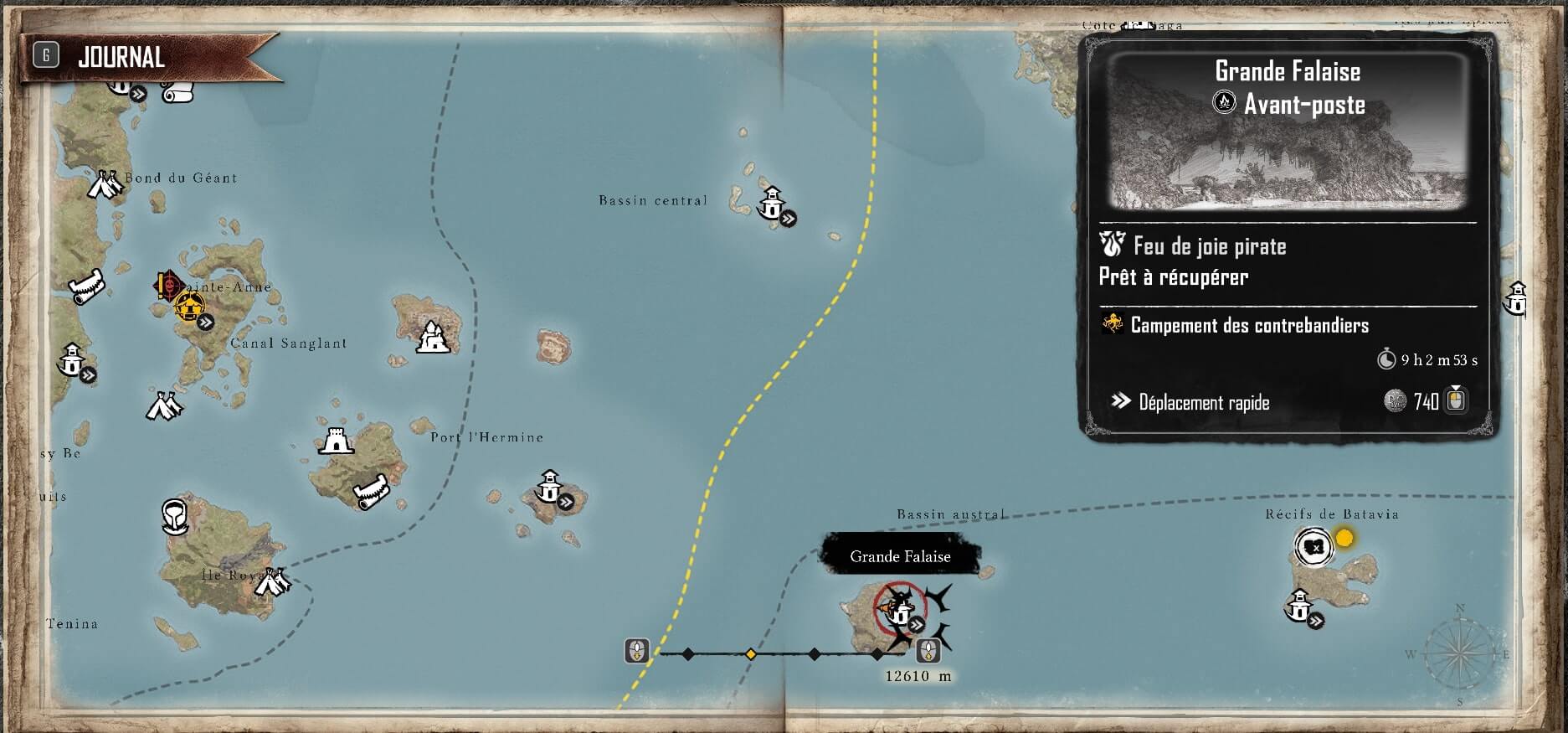Select the Sainte-Anne den marker
1568x733 pixels.
point(190,306)
